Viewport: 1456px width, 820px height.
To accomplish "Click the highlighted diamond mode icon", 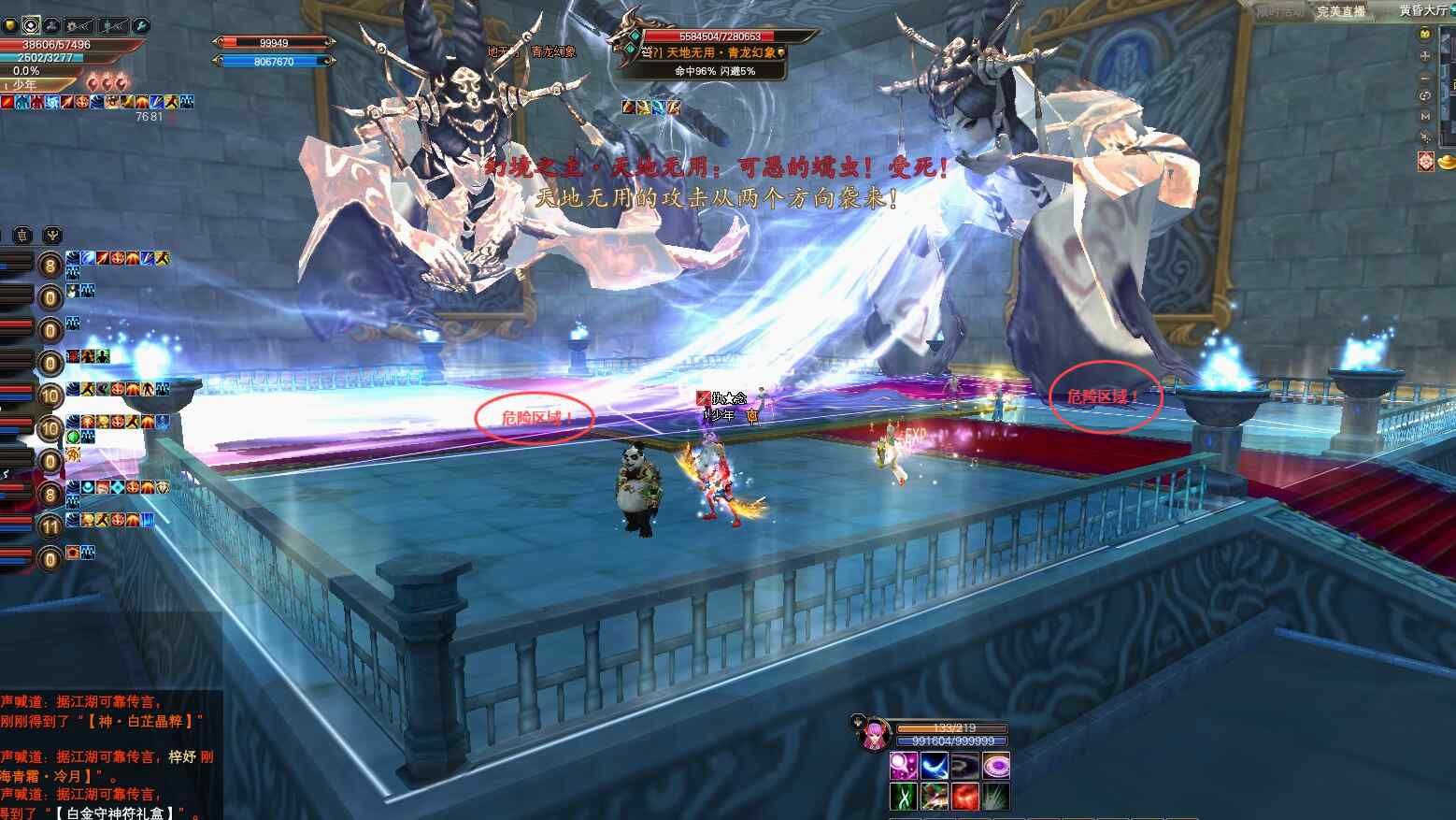I will pos(31,26).
